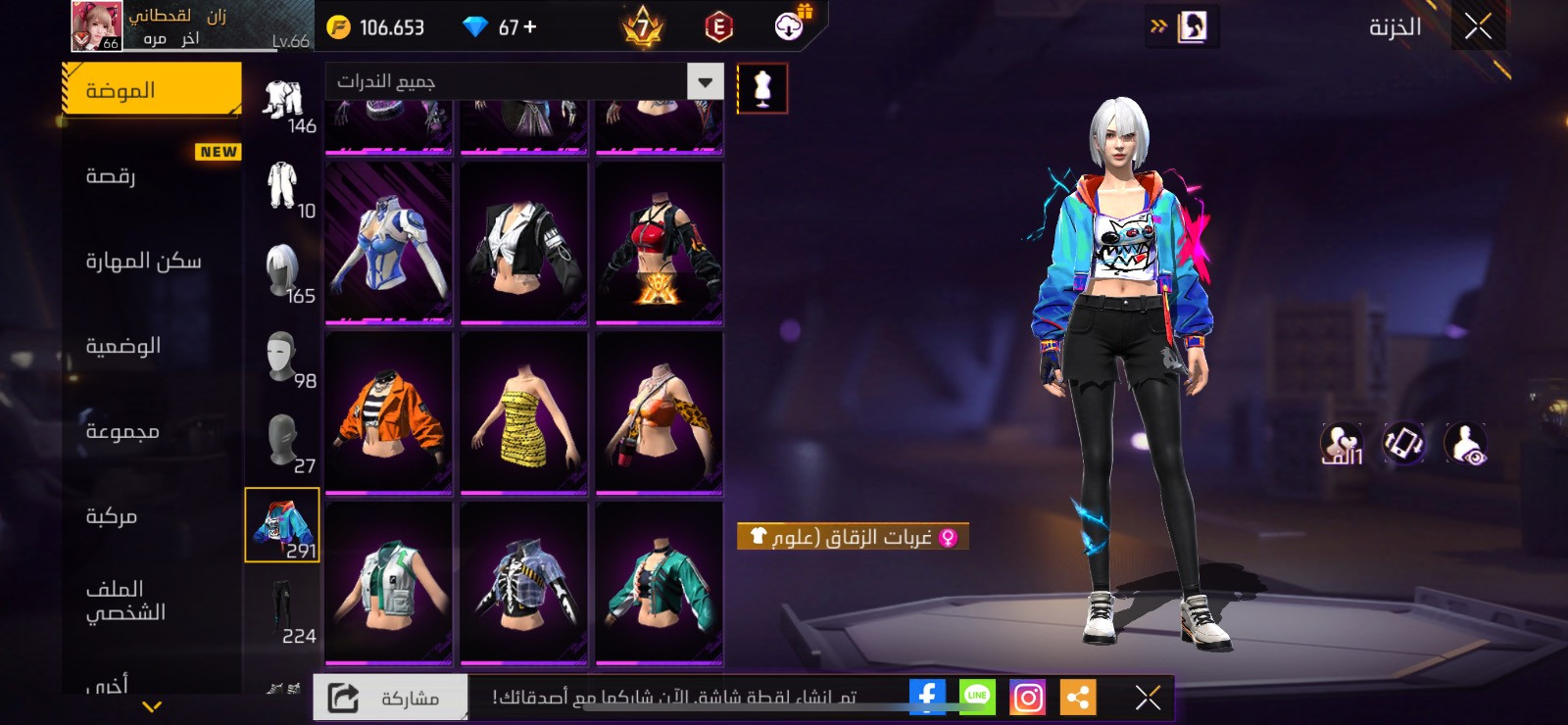Open the رقصة emotes tab

point(152,176)
